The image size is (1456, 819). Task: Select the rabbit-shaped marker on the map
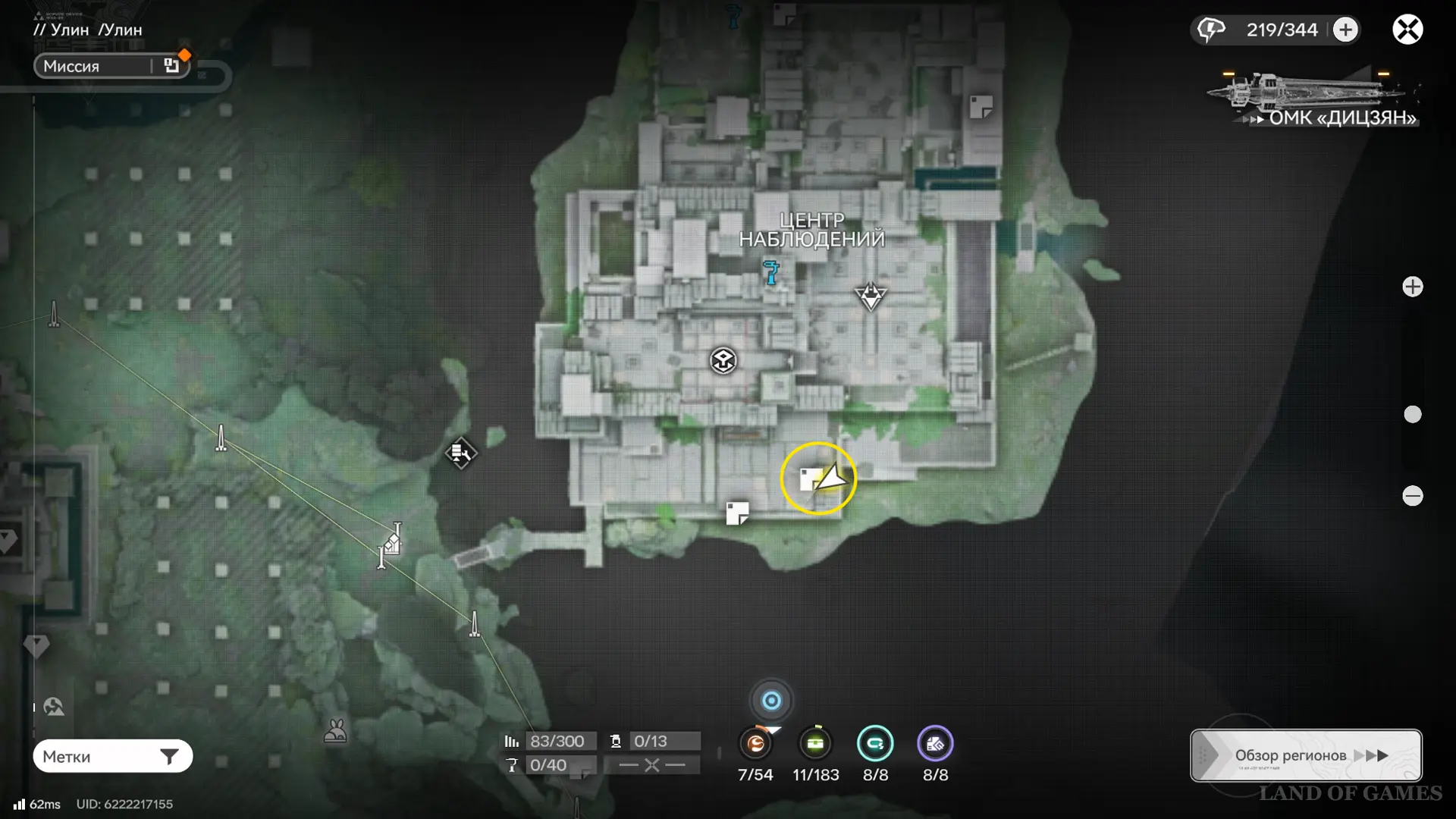(335, 731)
